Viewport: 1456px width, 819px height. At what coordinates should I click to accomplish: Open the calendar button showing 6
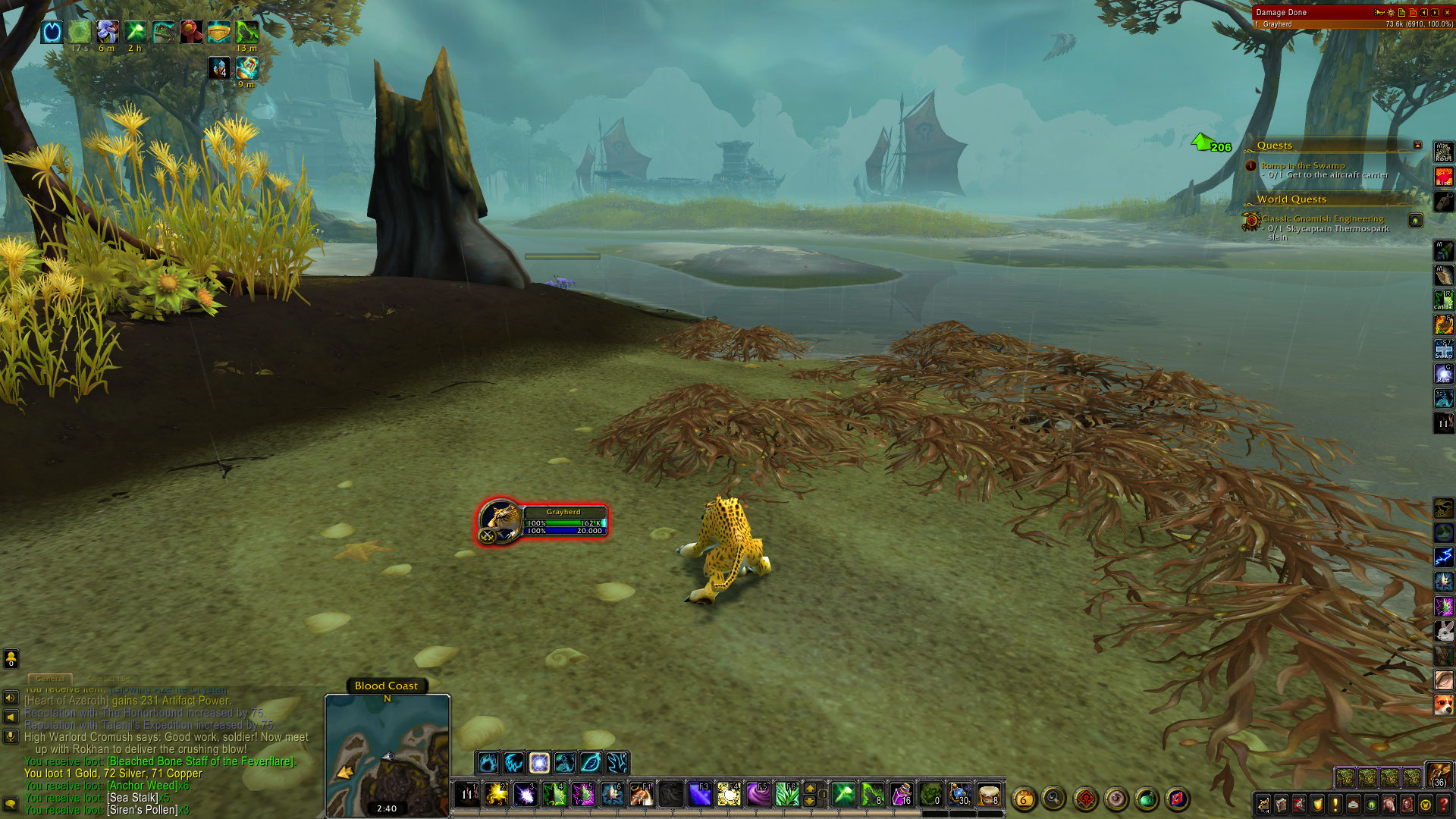[1024, 799]
